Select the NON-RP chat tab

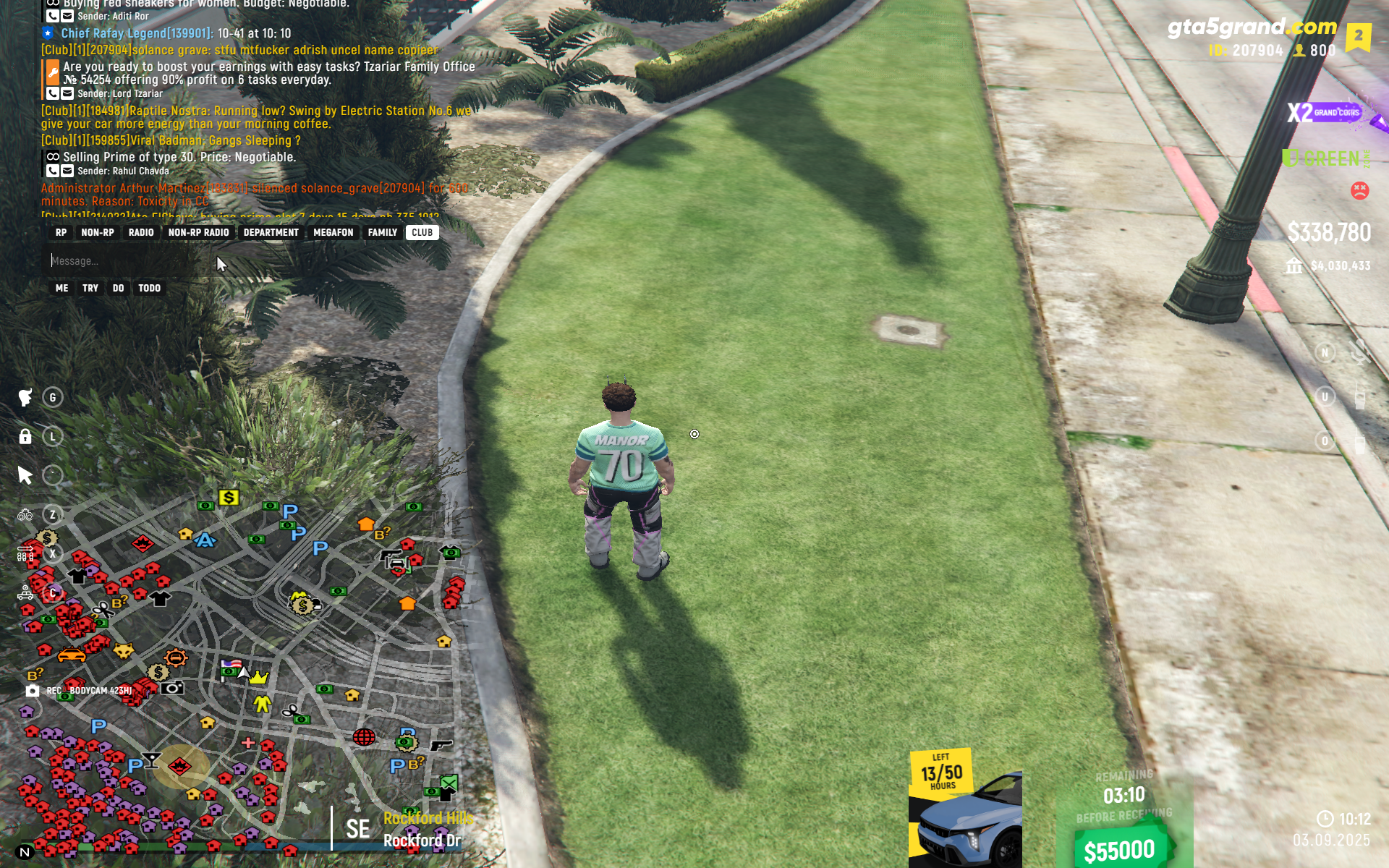98,232
